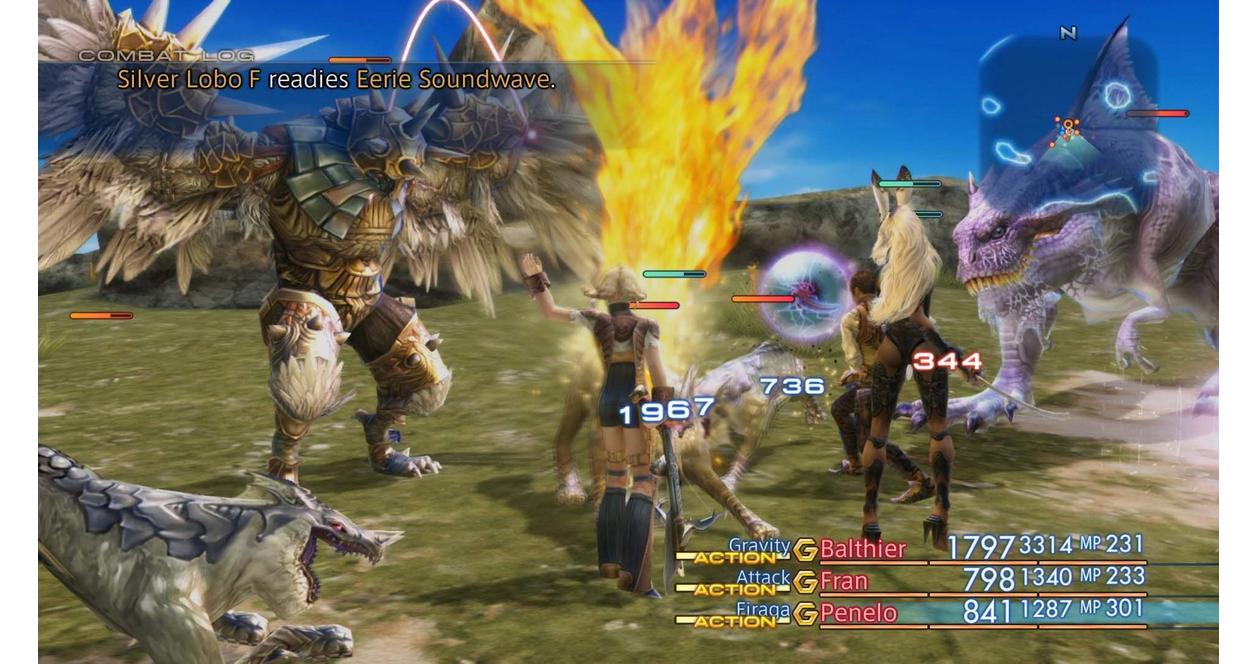Toggle the gambit icon beside Balthier

[805, 549]
